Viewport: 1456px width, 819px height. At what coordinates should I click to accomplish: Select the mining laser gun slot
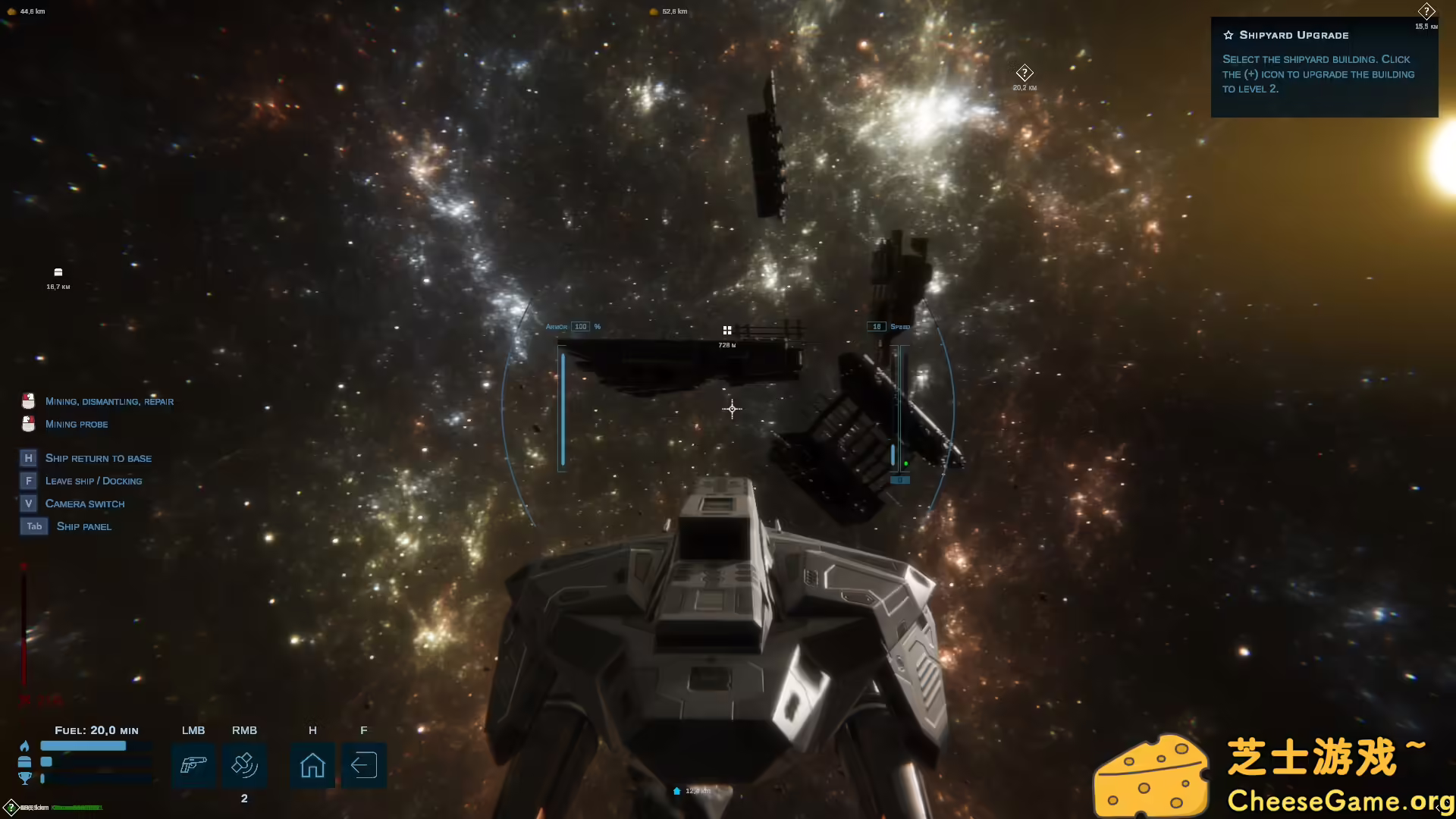pos(193,764)
